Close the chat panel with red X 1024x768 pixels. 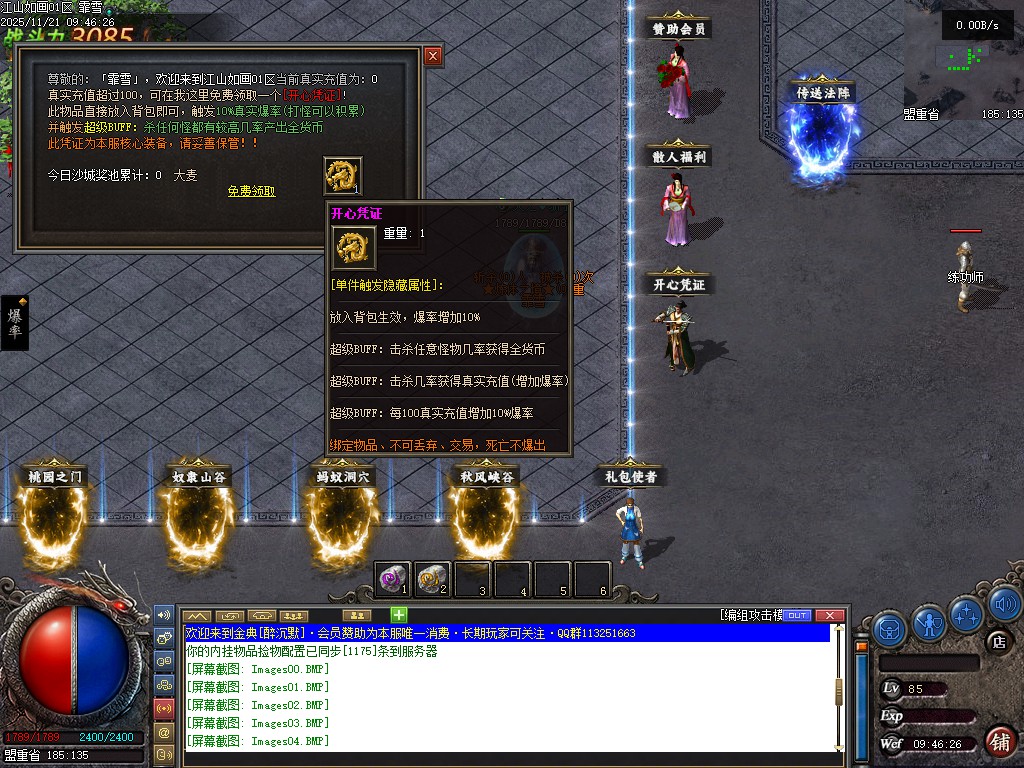pos(828,615)
